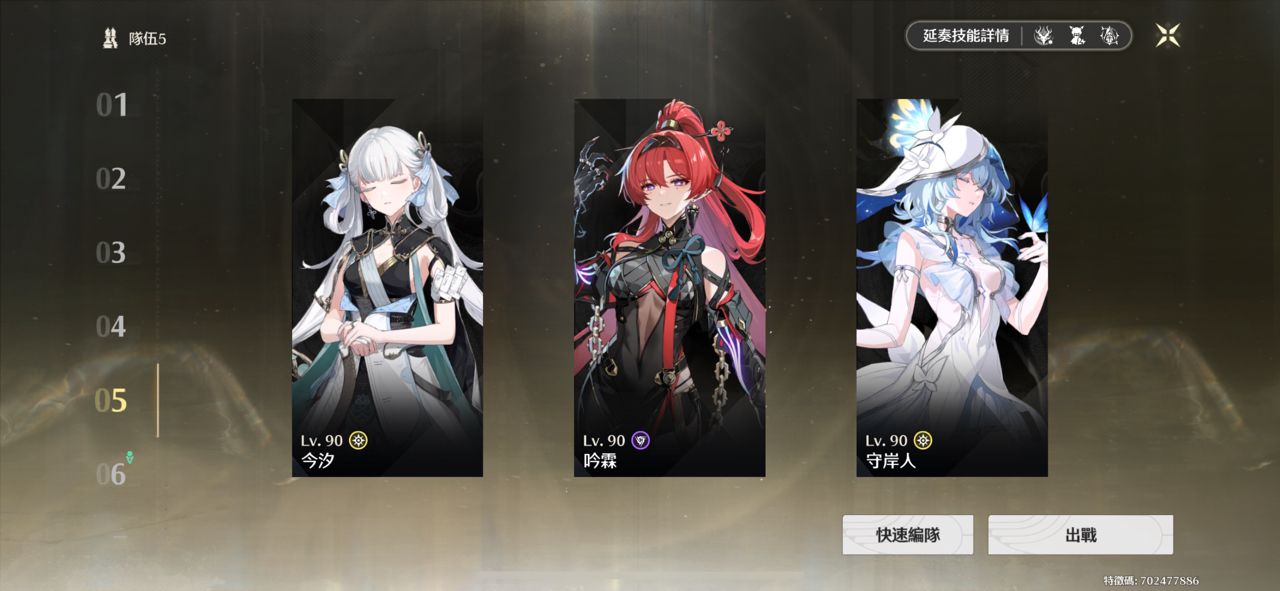
Task: Choose team number 03
Action: (x=112, y=253)
